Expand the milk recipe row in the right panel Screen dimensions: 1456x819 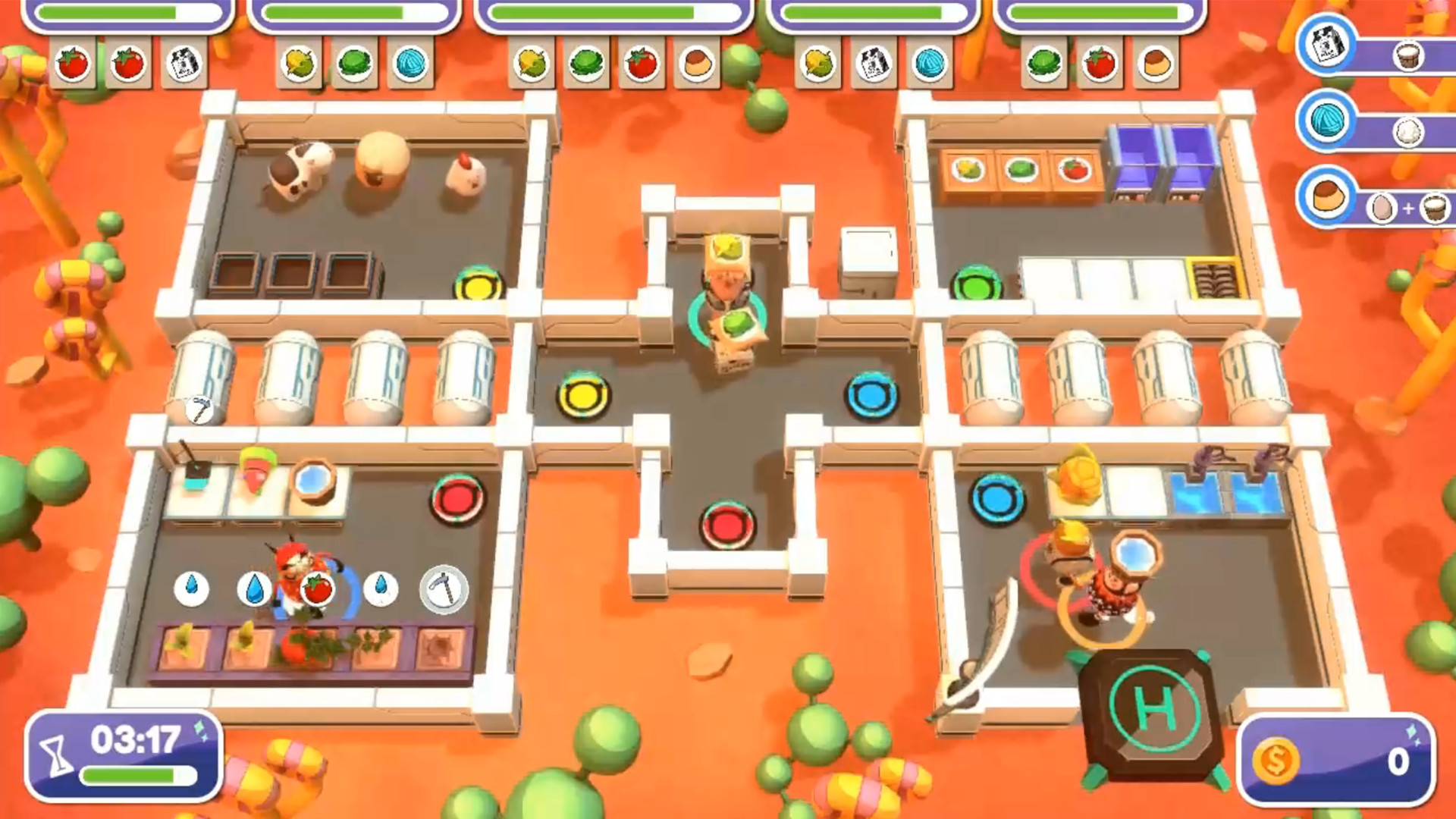click(1329, 47)
